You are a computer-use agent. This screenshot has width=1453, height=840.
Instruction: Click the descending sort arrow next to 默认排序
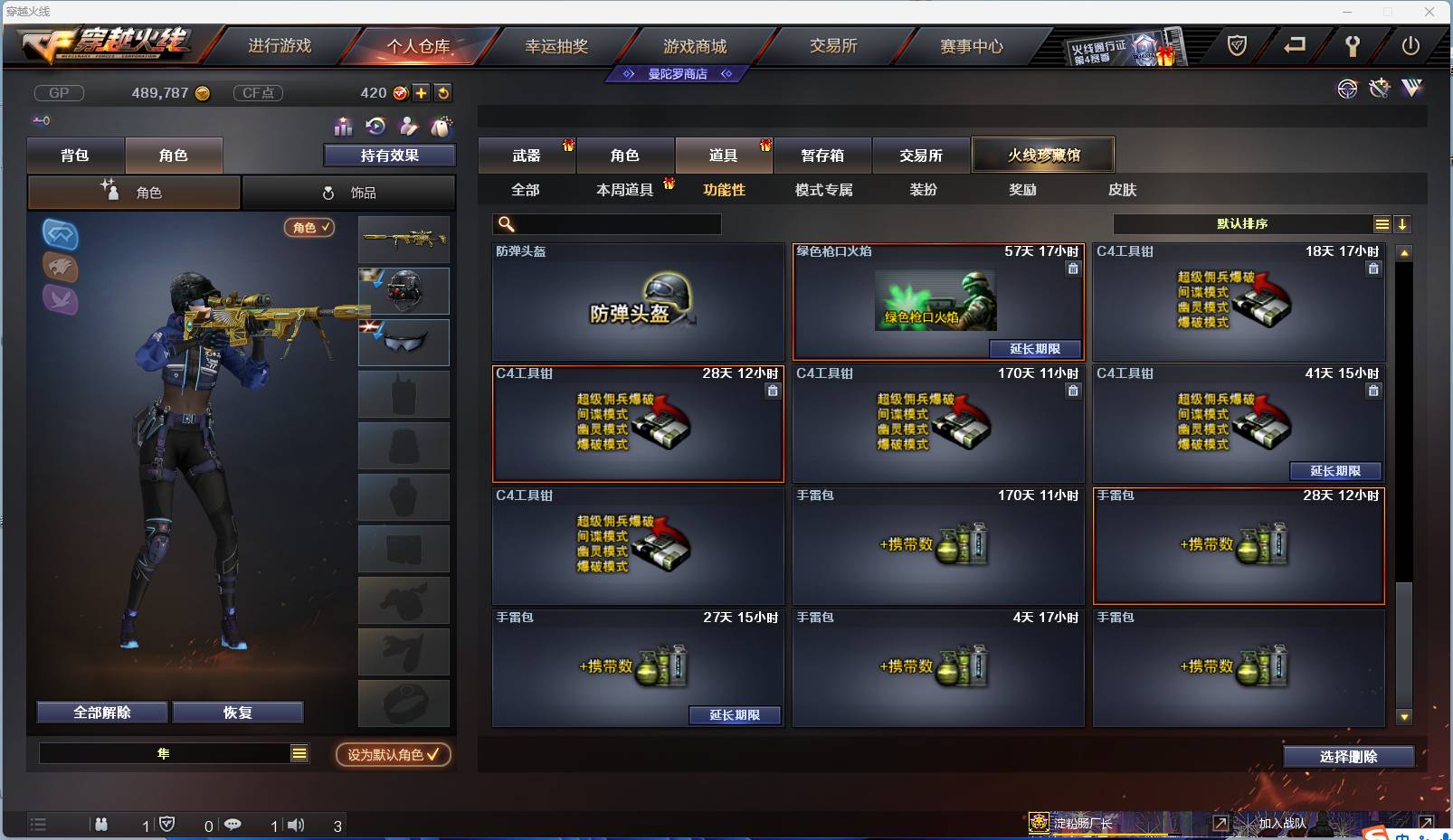coord(1403,223)
